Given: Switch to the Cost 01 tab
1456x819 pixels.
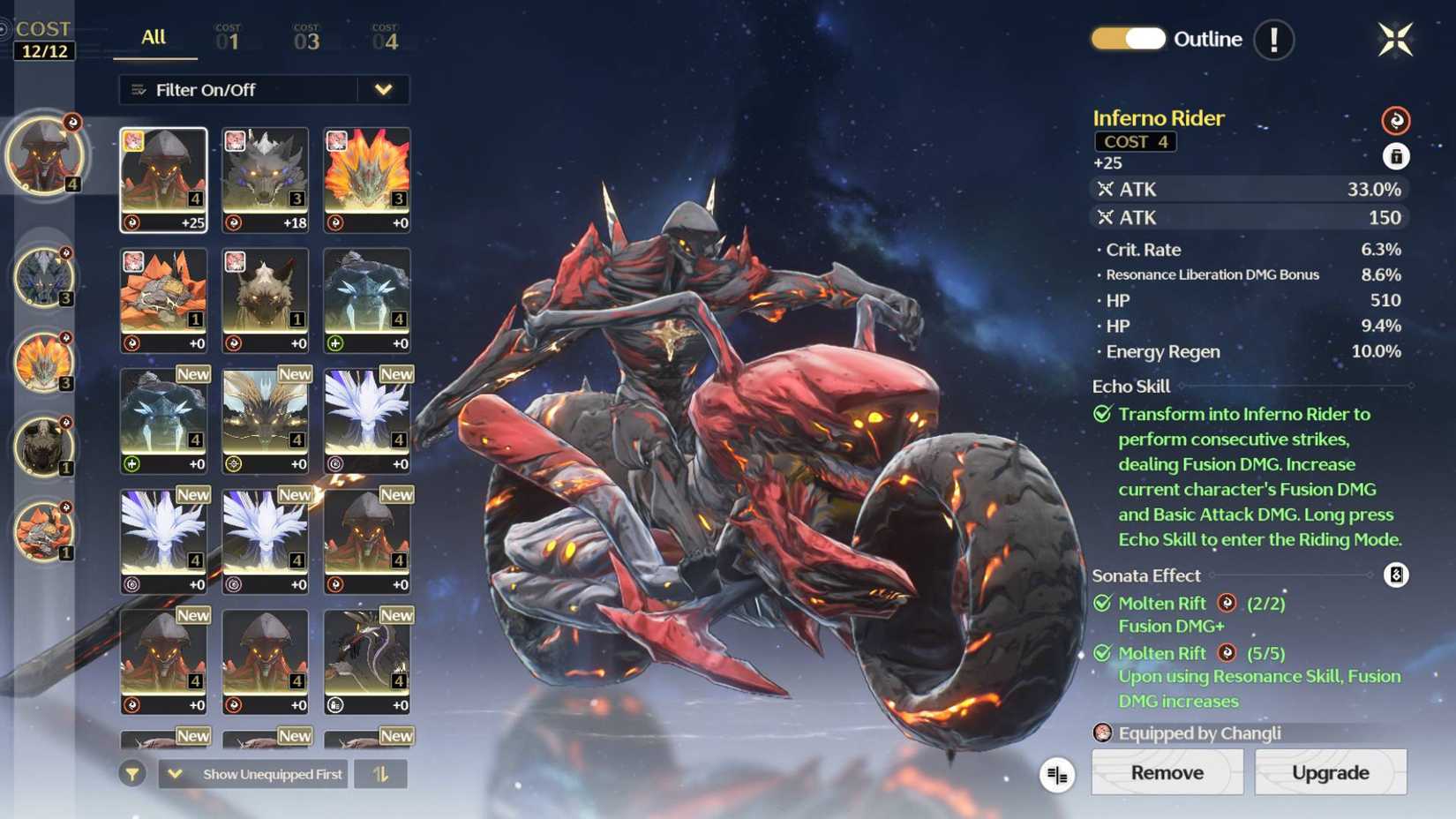Looking at the screenshot, I should 229,38.
